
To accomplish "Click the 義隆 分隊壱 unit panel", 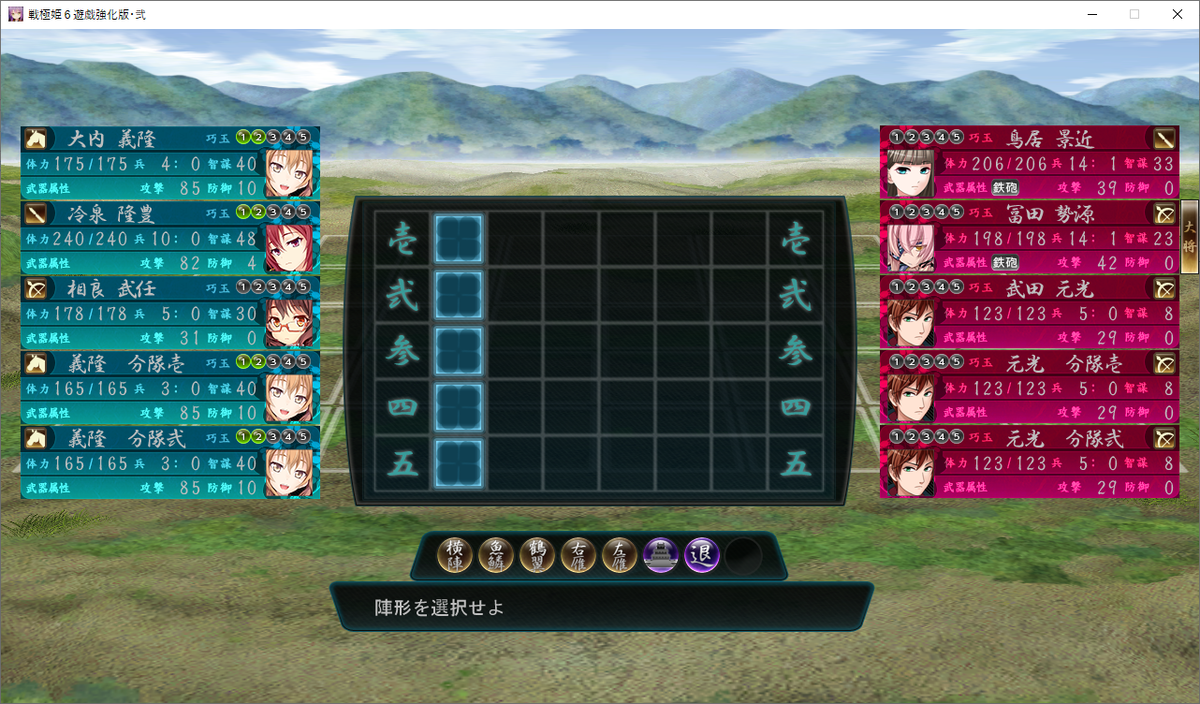I will tap(170, 387).
